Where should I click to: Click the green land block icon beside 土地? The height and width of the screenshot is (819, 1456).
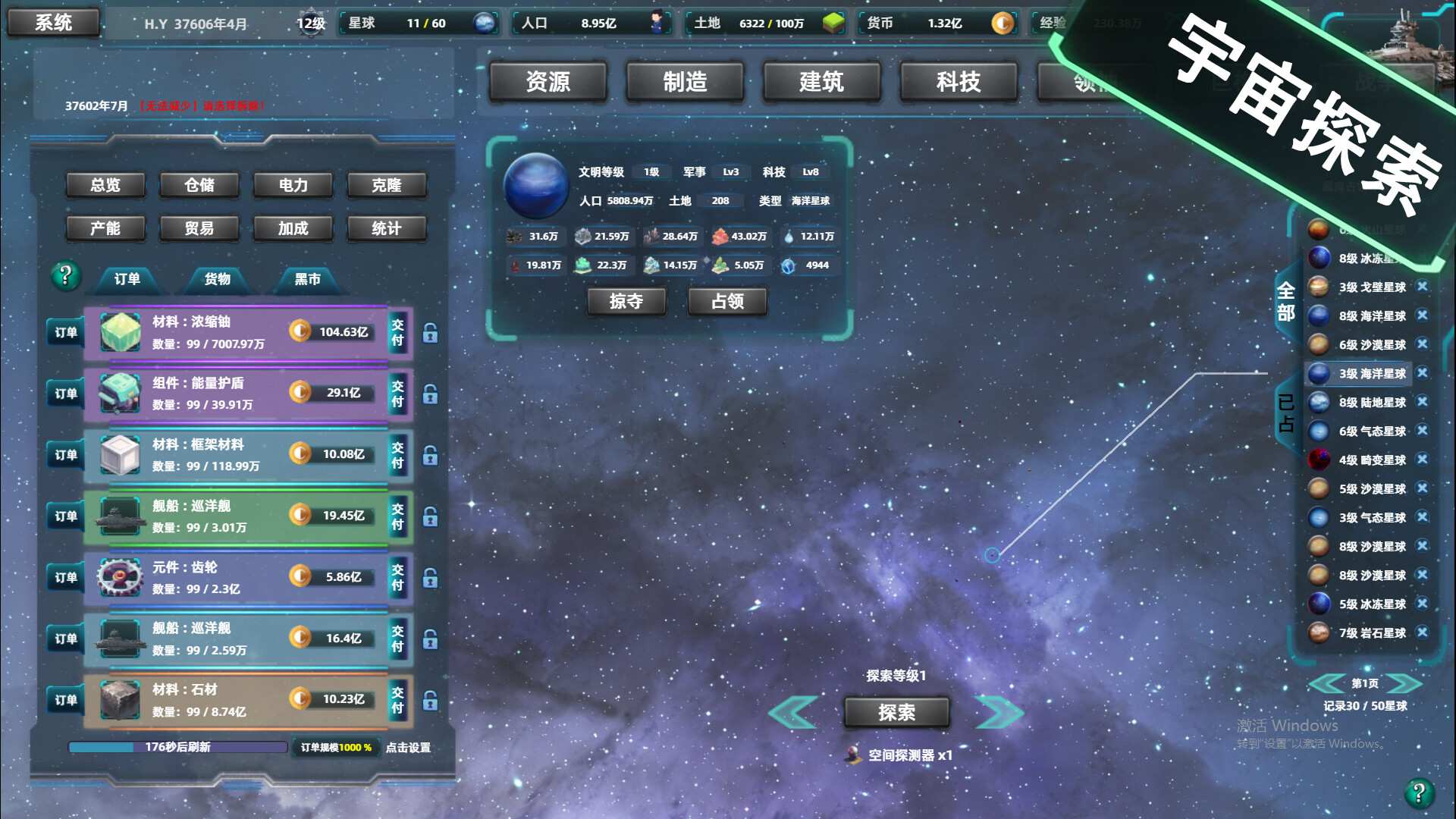click(833, 24)
